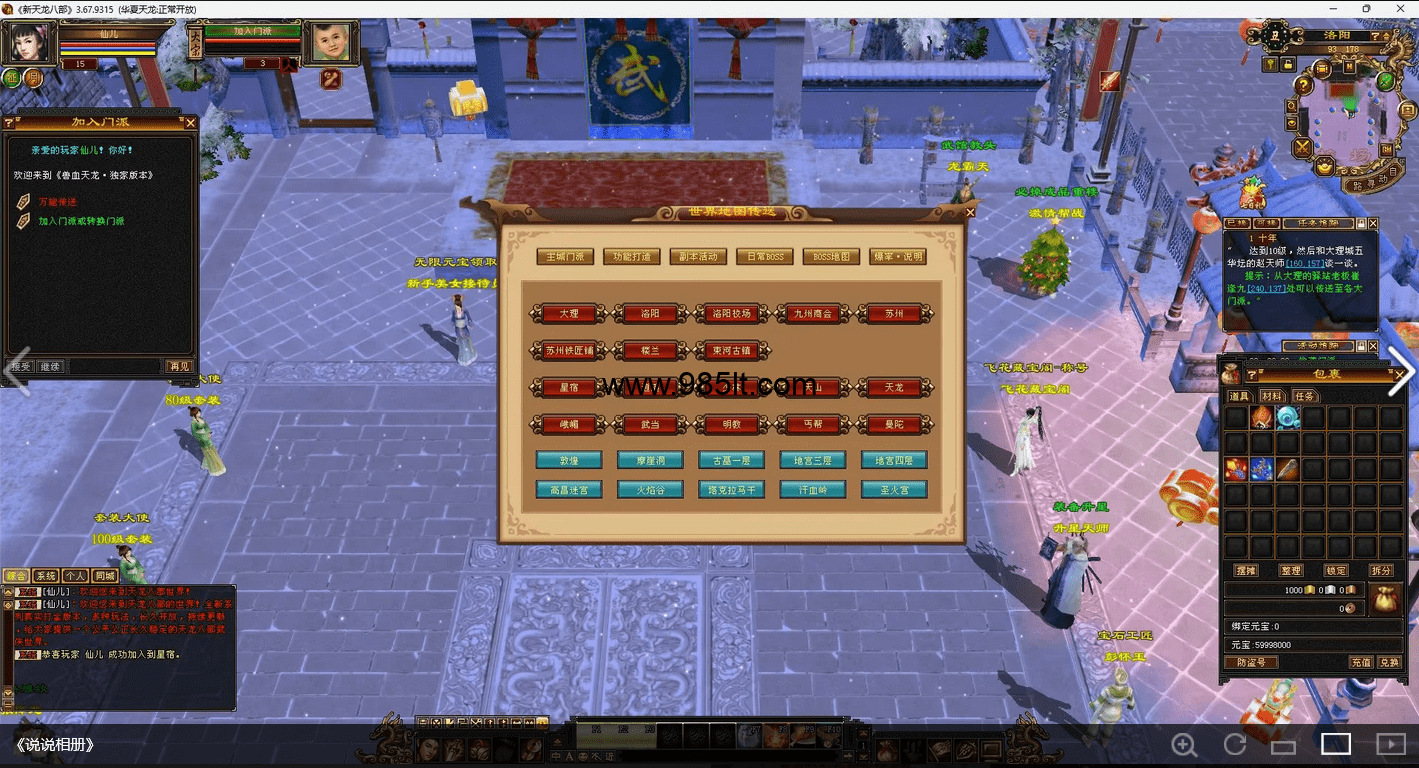Choose the 九州商会 teleport button
1419x768 pixels.
click(812, 314)
